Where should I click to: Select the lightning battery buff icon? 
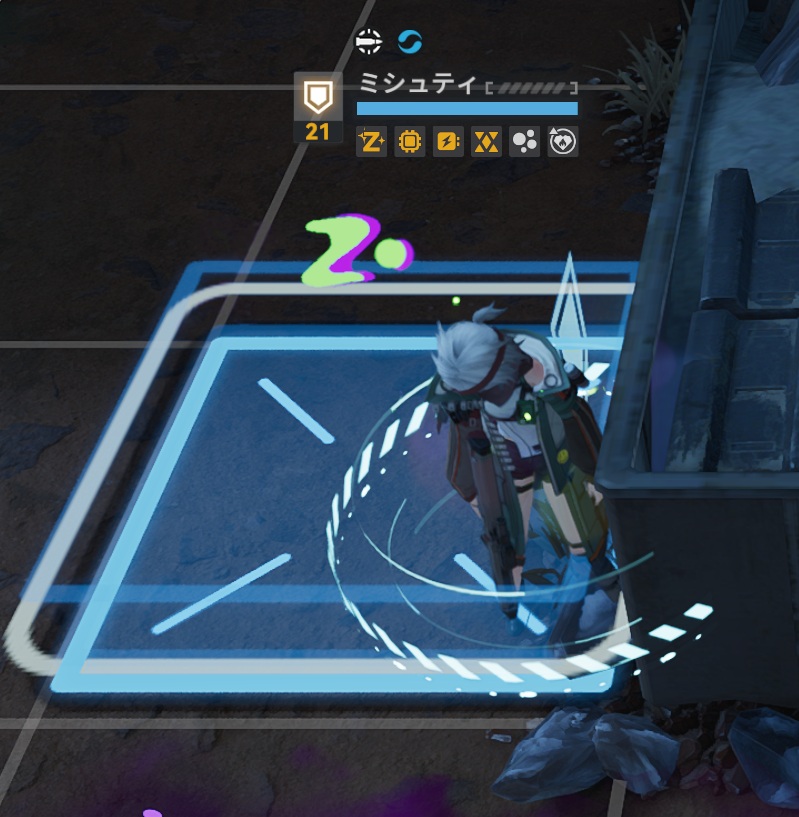click(x=447, y=143)
